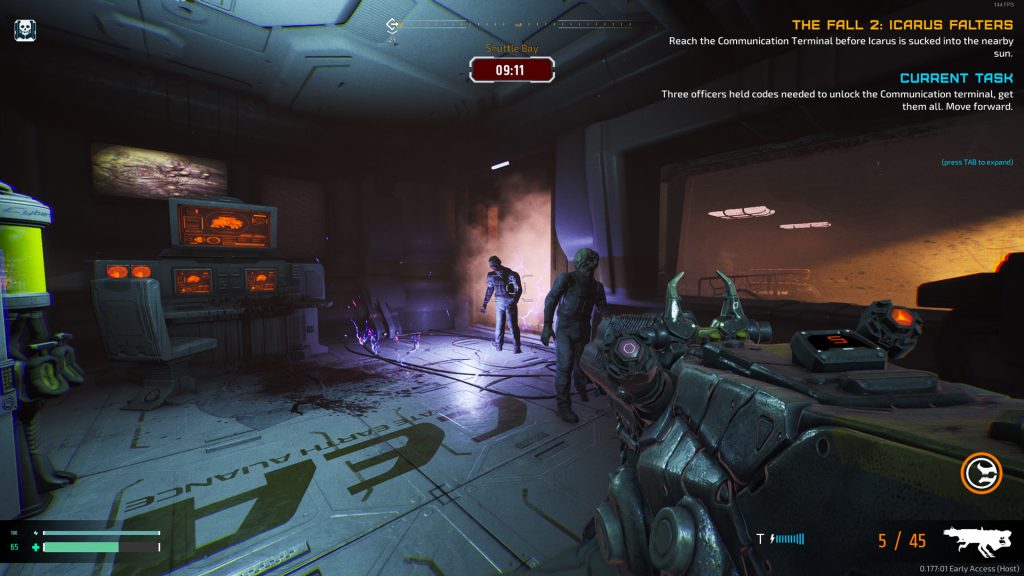Select the equipped weapon silhouette icon
The width and height of the screenshot is (1024, 576).
pyautogui.click(x=977, y=540)
